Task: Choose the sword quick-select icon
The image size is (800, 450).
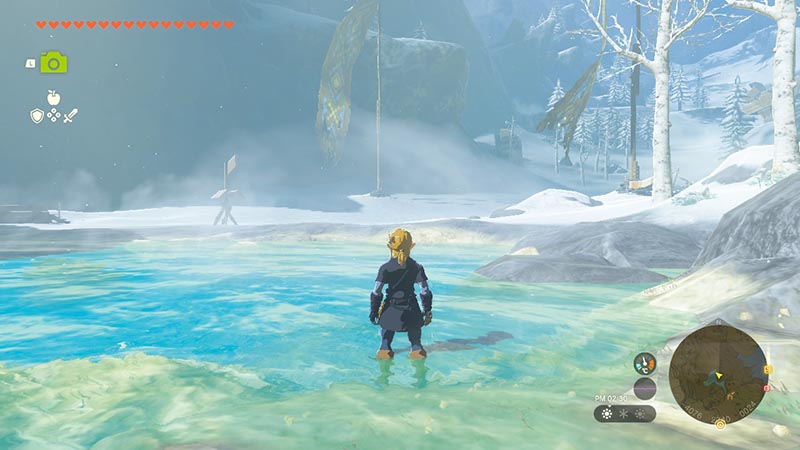Action: [x=71, y=116]
